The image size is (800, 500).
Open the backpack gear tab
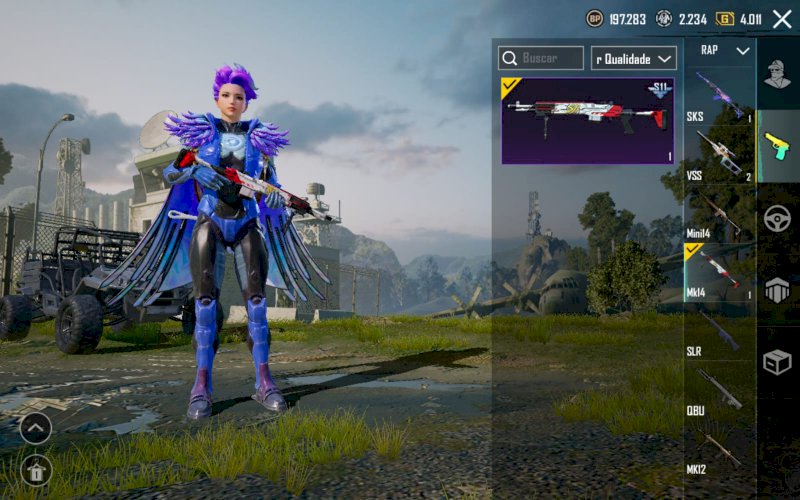pos(777,290)
